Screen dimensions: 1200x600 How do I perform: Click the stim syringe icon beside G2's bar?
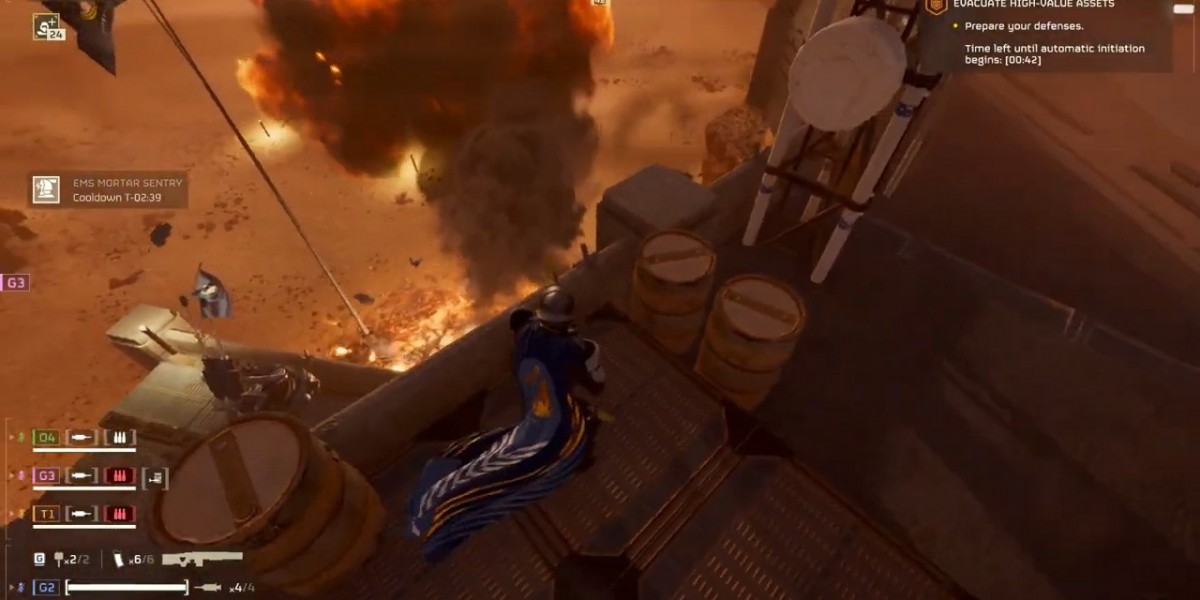(208, 587)
